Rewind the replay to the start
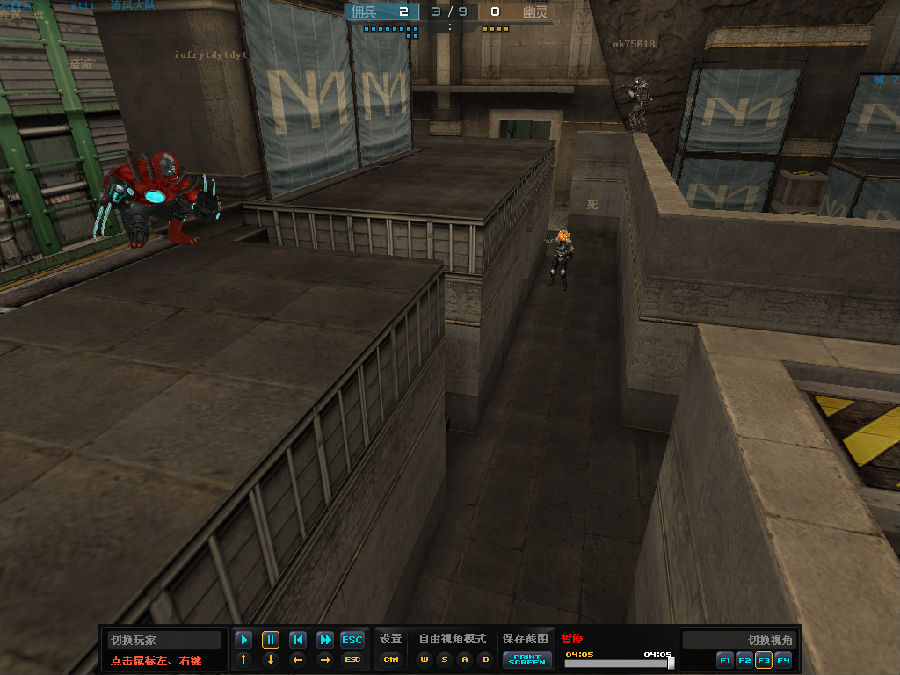The width and height of the screenshot is (900, 675). click(x=297, y=639)
